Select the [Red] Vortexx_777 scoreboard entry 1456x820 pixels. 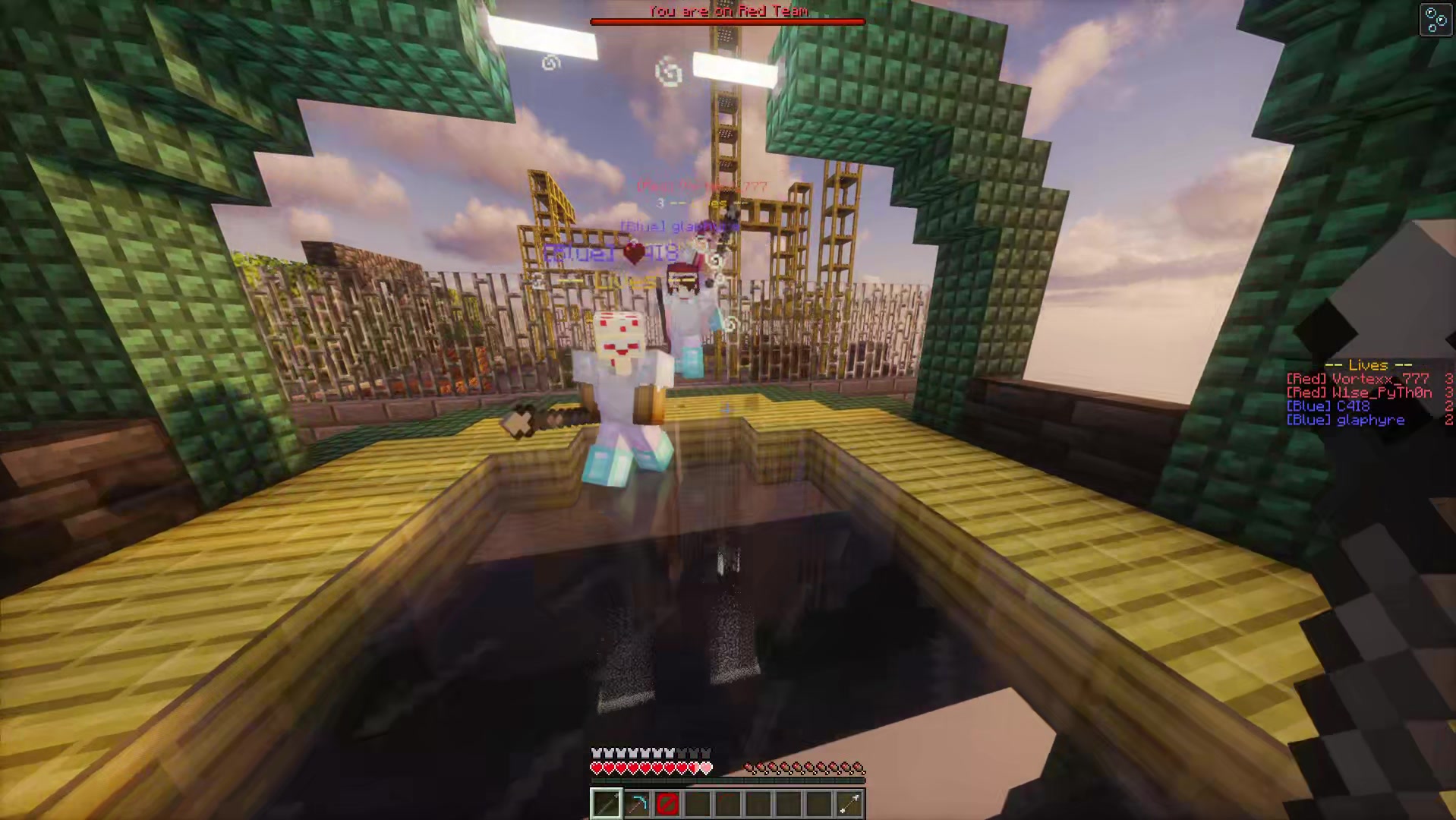tap(1357, 379)
